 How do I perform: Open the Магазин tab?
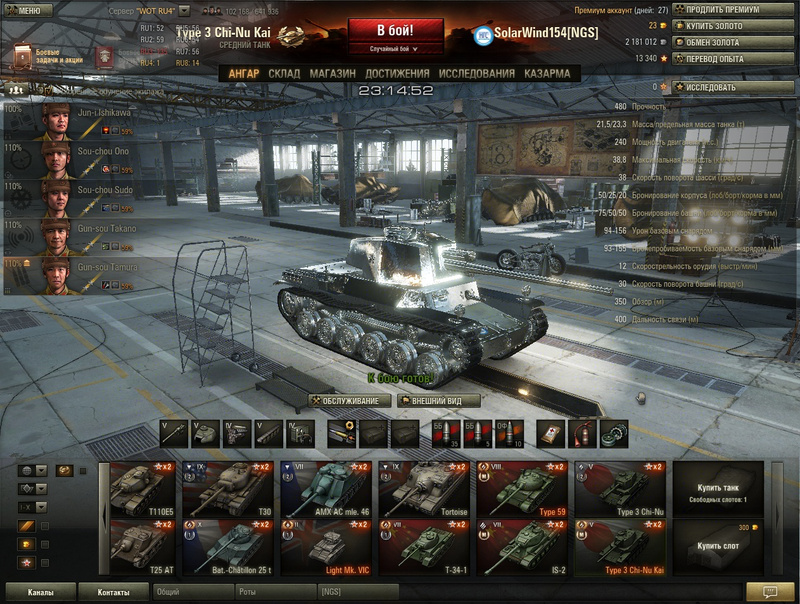332,74
